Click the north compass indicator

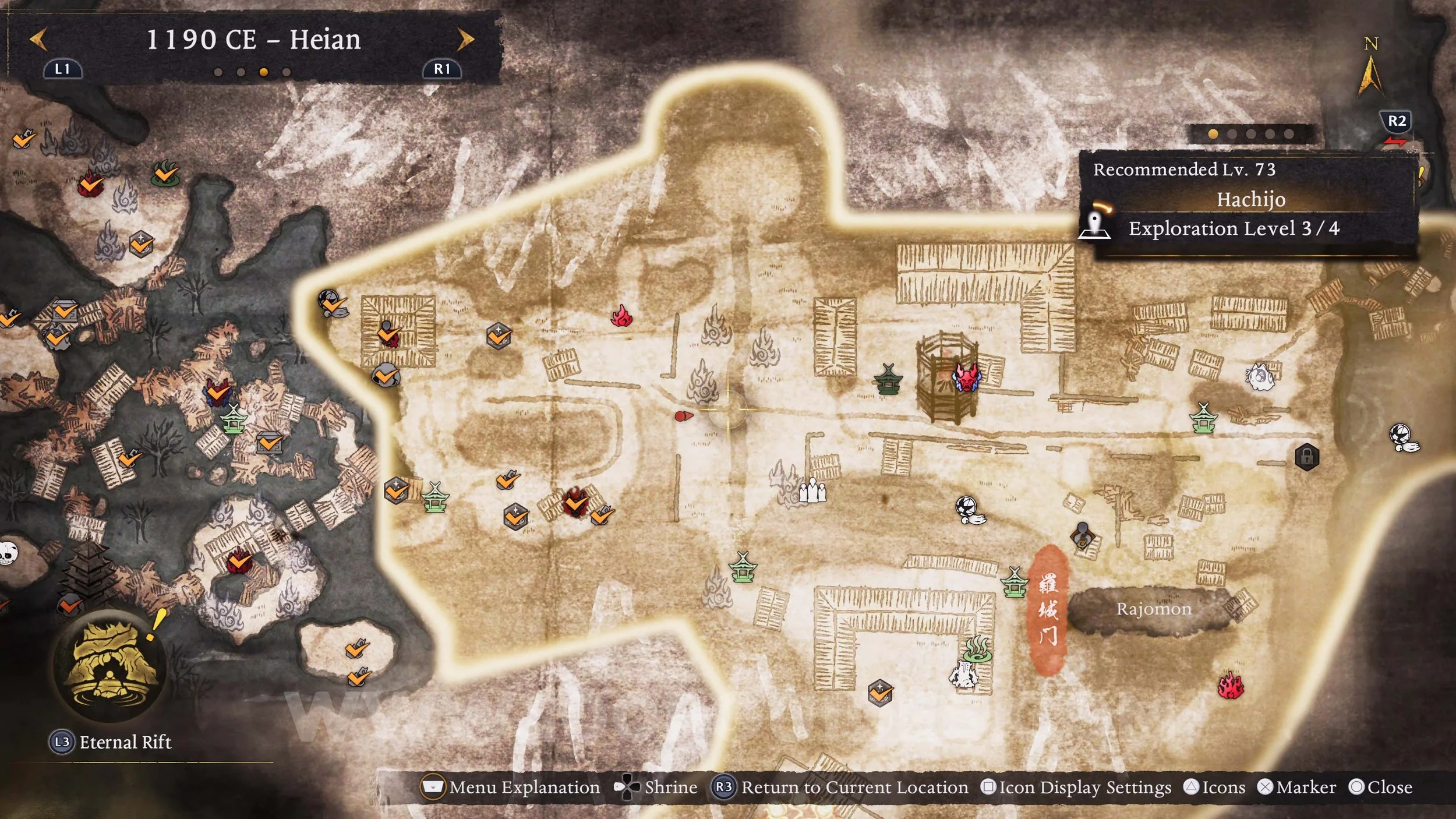(1370, 68)
